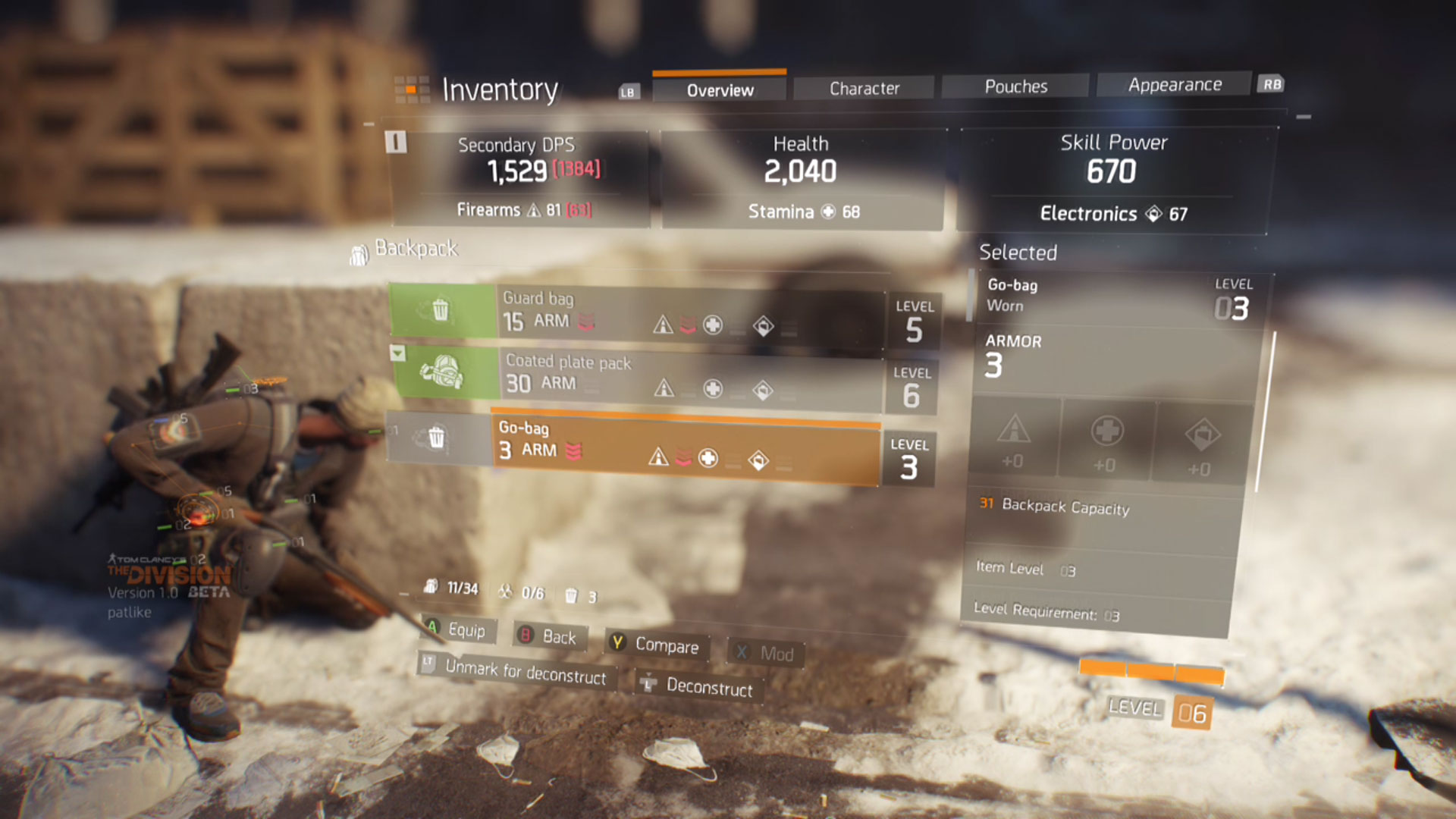Viewport: 1456px width, 819px height.
Task: Switch to the Character tab
Action: pos(863,87)
